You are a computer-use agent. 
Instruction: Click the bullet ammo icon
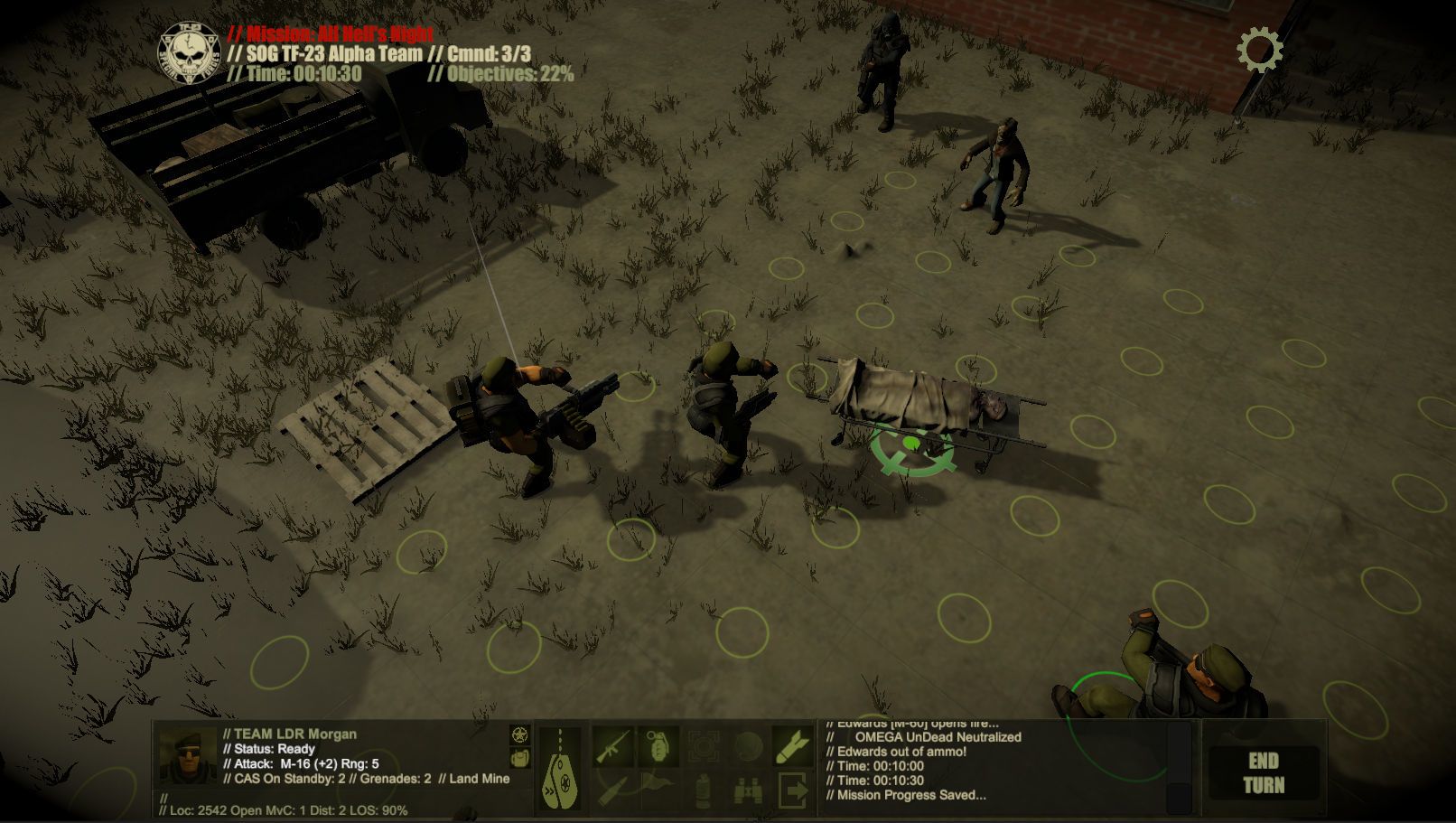click(x=612, y=790)
